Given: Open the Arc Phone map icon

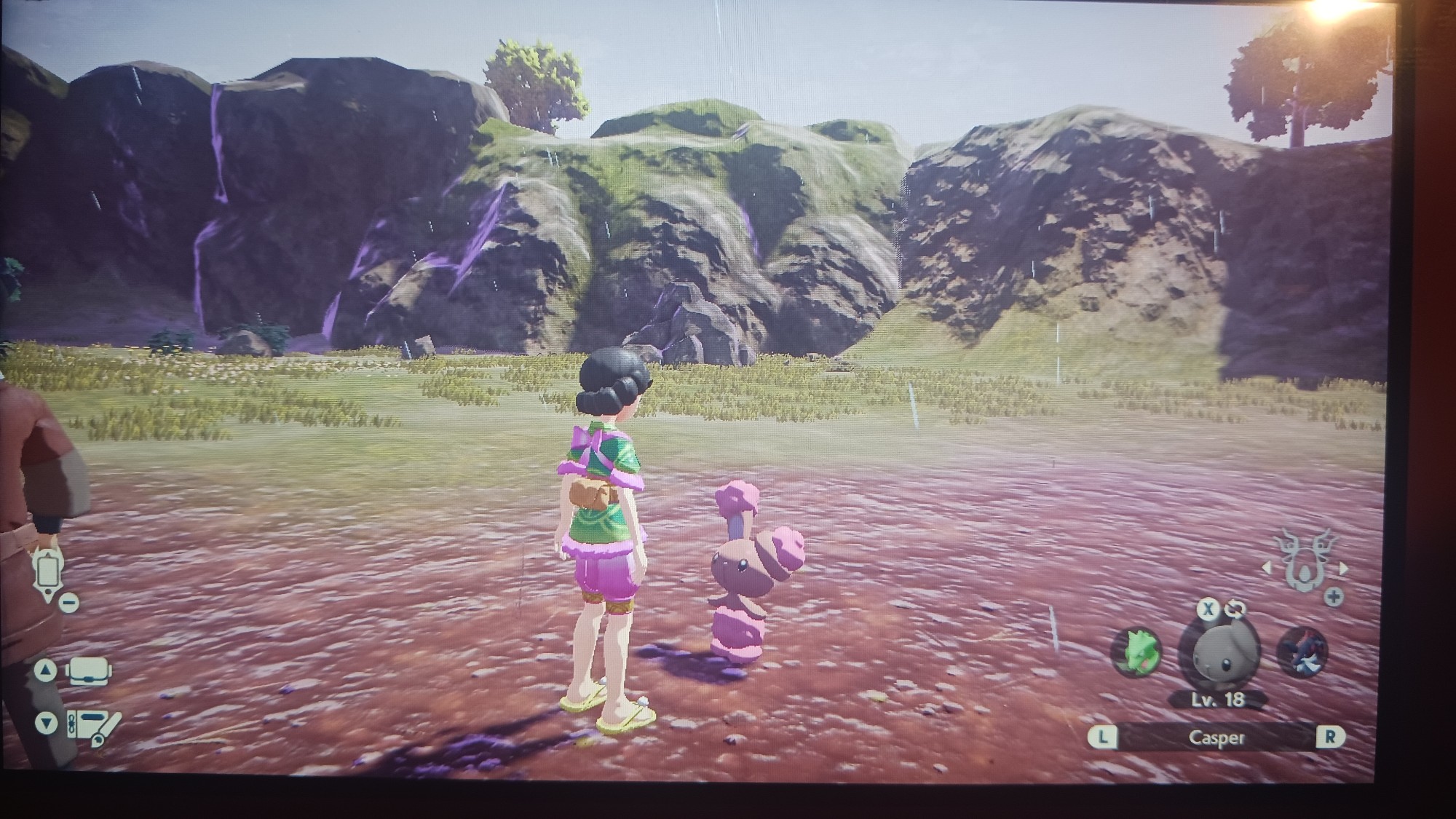Looking at the screenshot, I should (x=47, y=573).
